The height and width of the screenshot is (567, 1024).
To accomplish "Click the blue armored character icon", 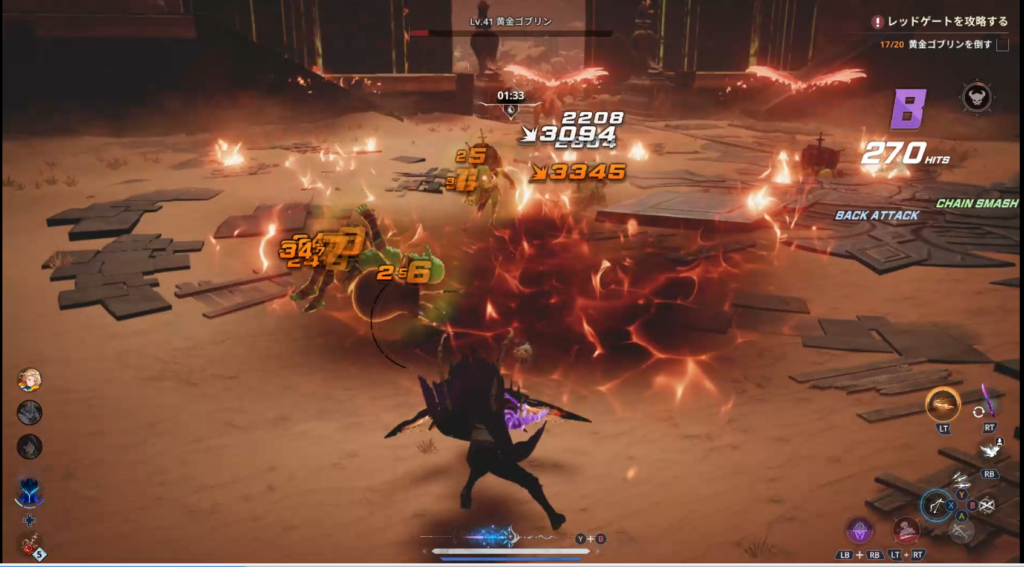I will (x=29, y=491).
